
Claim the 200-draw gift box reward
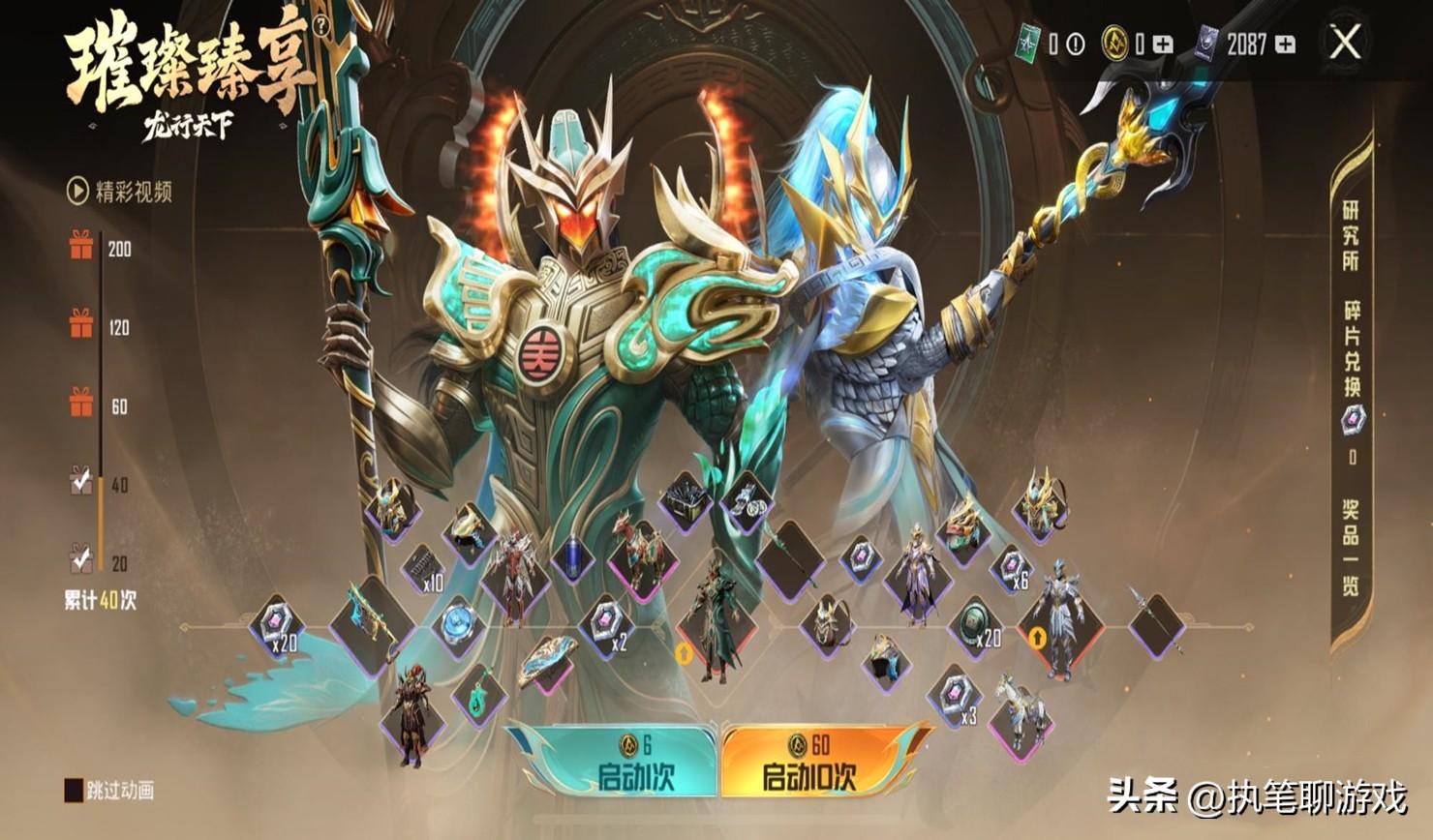(81, 247)
